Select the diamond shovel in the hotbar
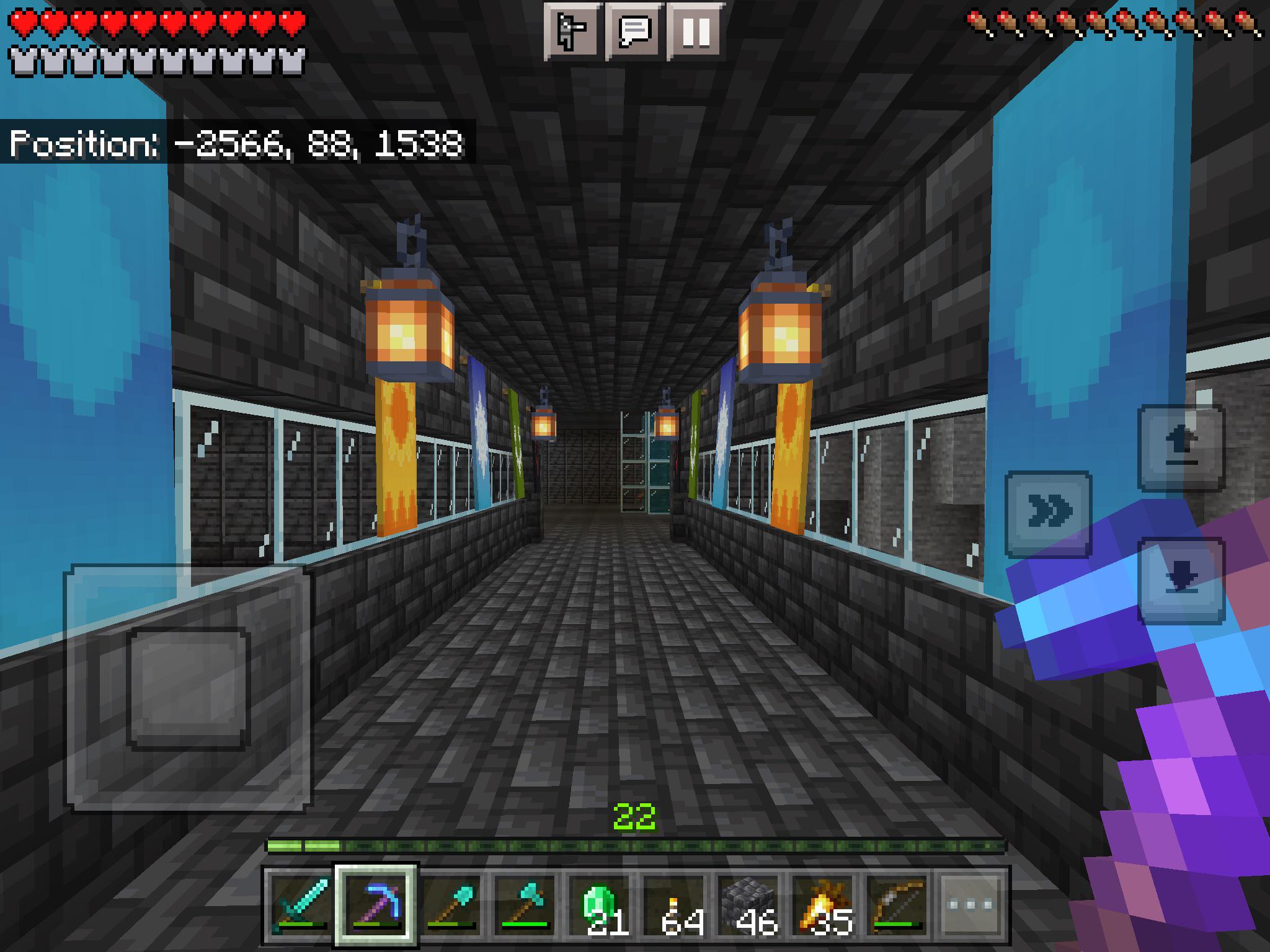 click(x=451, y=905)
